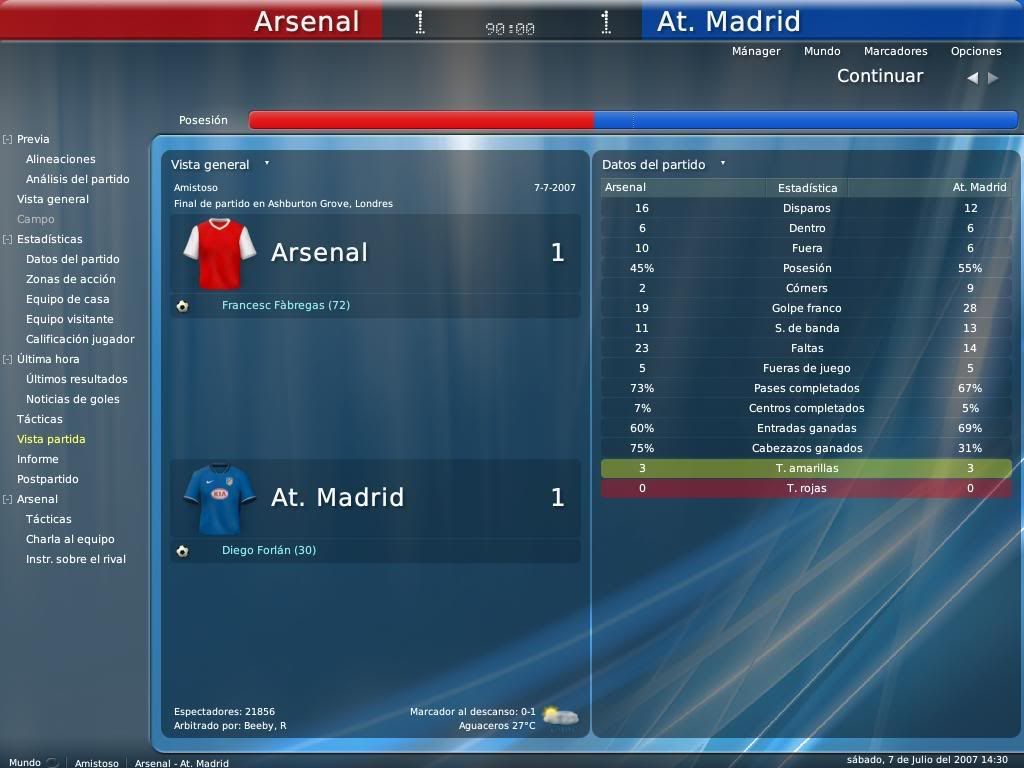The width and height of the screenshot is (1024, 768).
Task: Open the Postpartido page
Action: tap(48, 479)
